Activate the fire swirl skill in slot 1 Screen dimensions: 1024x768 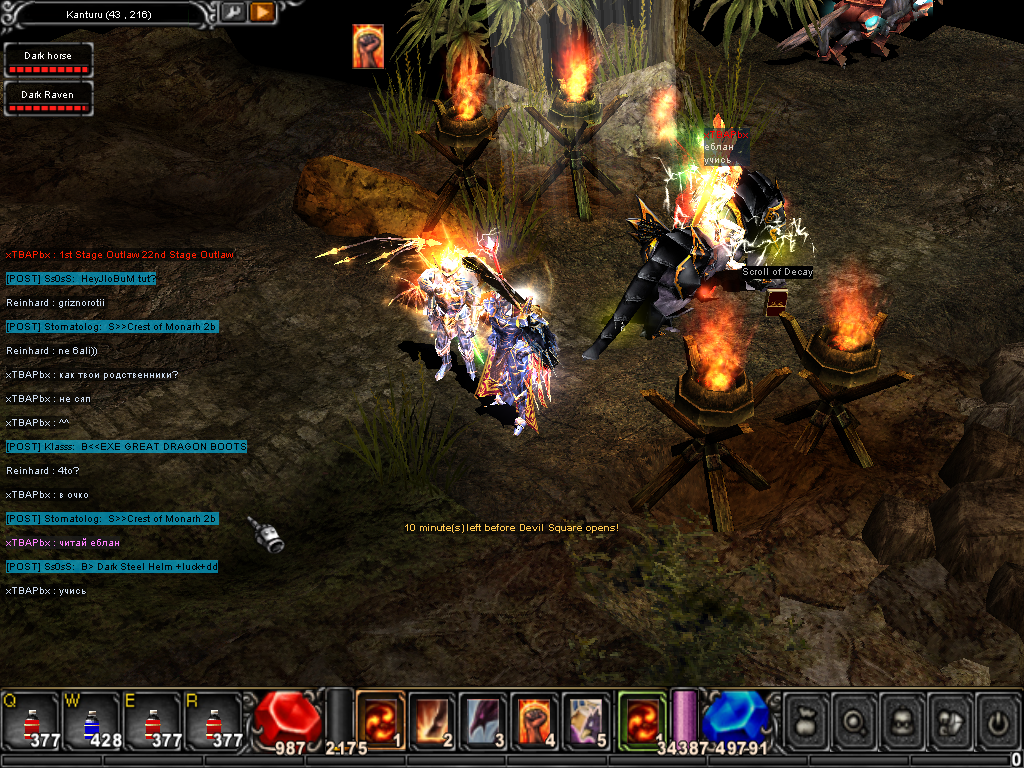click(x=380, y=720)
